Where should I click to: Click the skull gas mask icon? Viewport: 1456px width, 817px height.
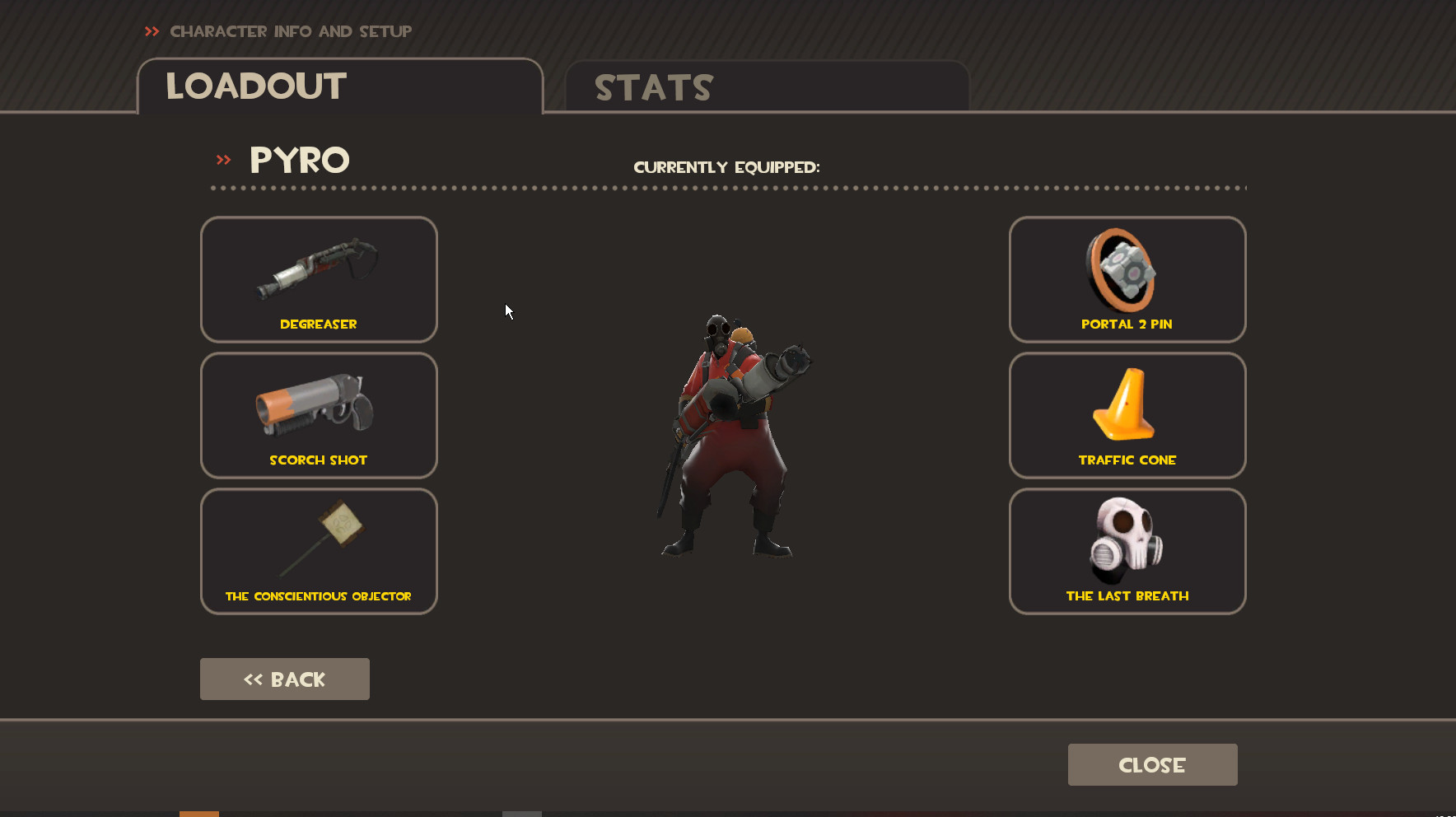[1127, 535]
